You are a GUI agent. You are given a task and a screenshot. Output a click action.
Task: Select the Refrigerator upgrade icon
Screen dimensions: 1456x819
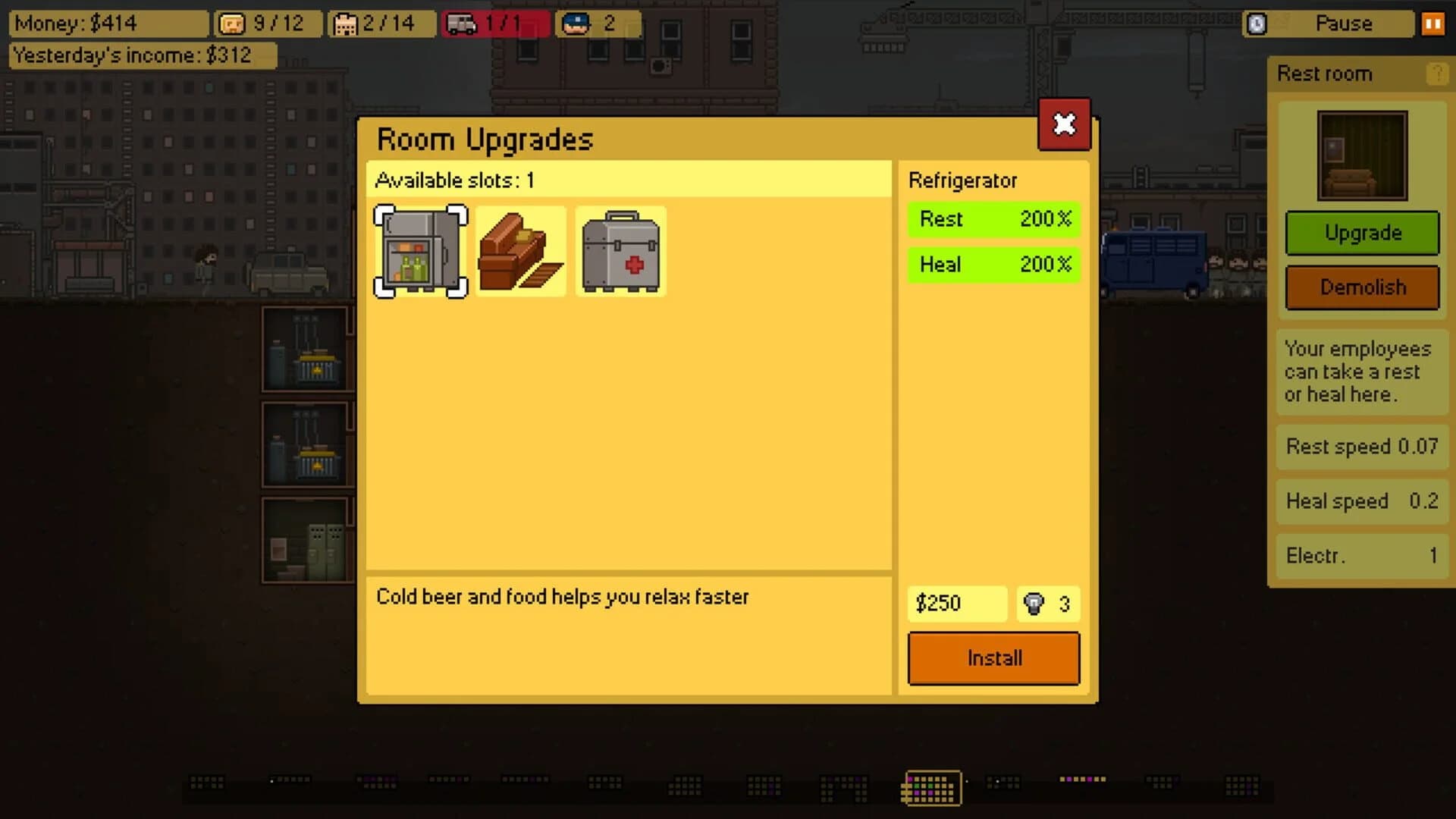(x=421, y=250)
